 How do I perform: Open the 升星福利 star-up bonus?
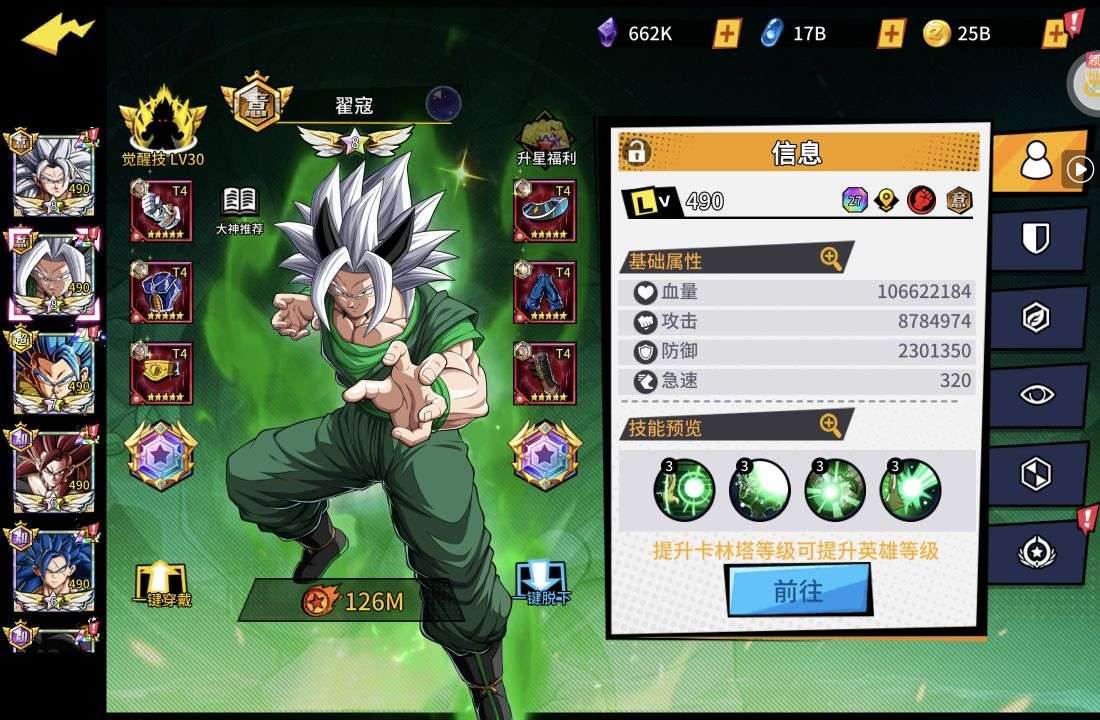545,138
